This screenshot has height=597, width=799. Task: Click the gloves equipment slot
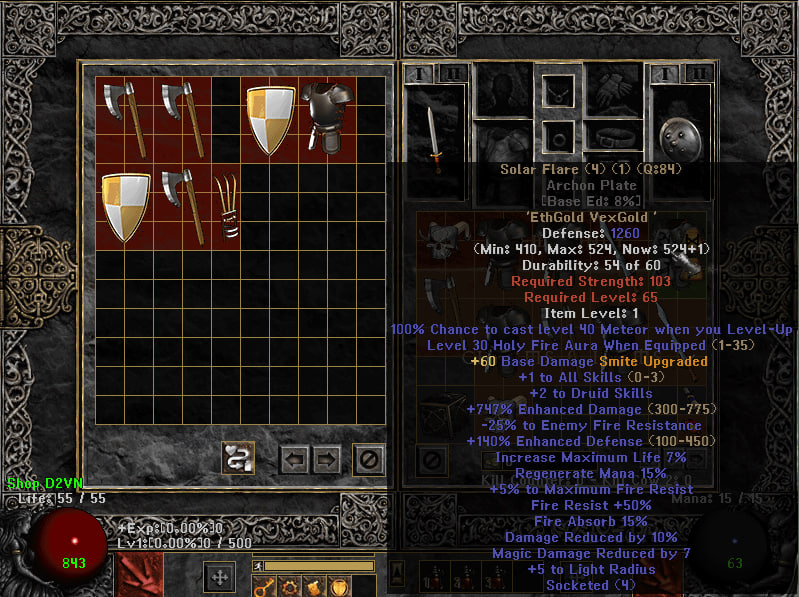pyautogui.click(x=614, y=91)
